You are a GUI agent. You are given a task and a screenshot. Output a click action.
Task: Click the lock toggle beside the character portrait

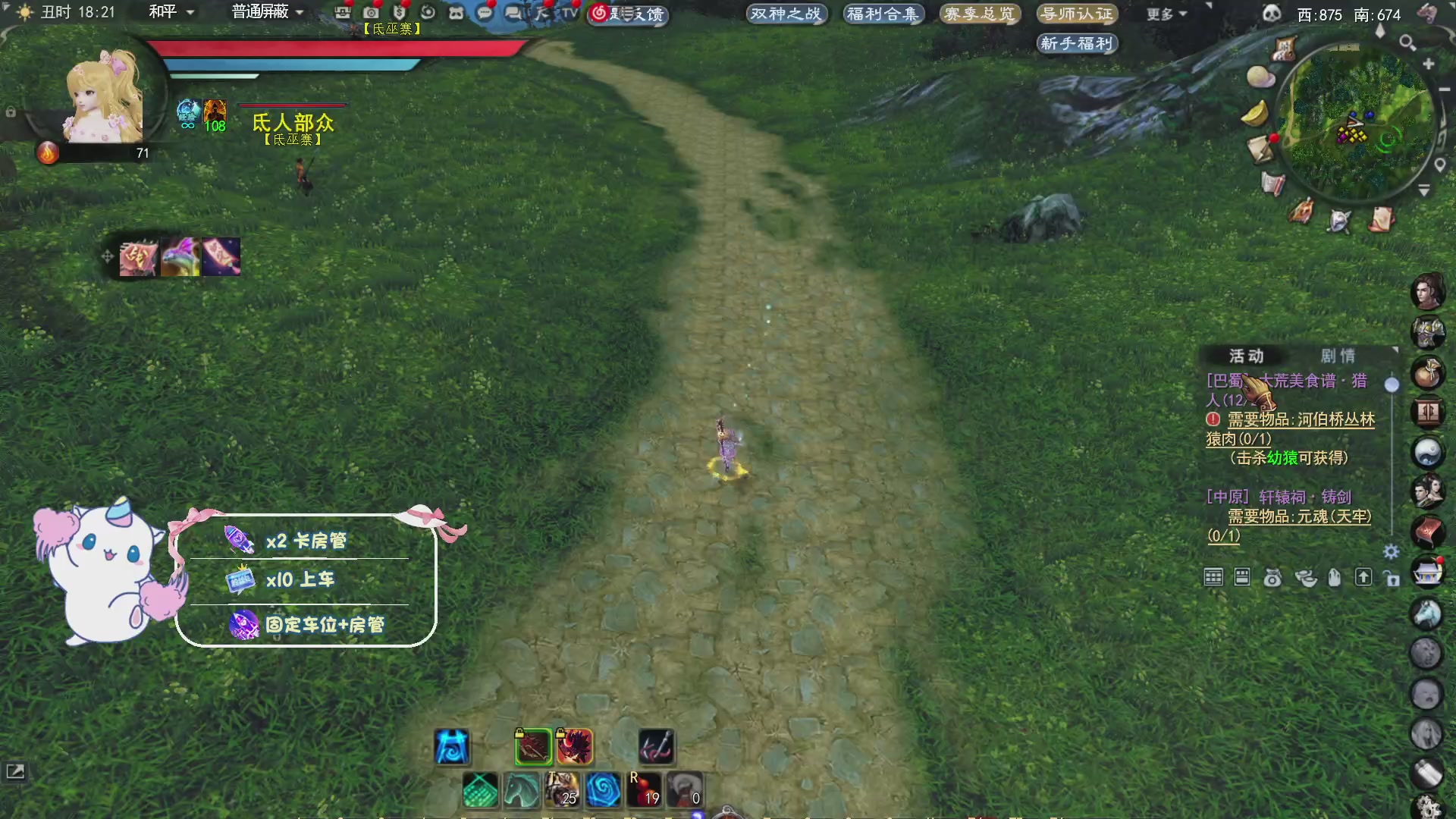pos(10,111)
